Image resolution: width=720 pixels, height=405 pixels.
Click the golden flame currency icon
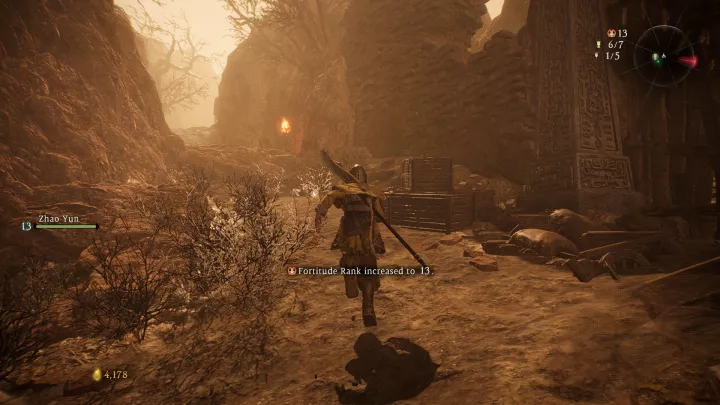pos(97,375)
